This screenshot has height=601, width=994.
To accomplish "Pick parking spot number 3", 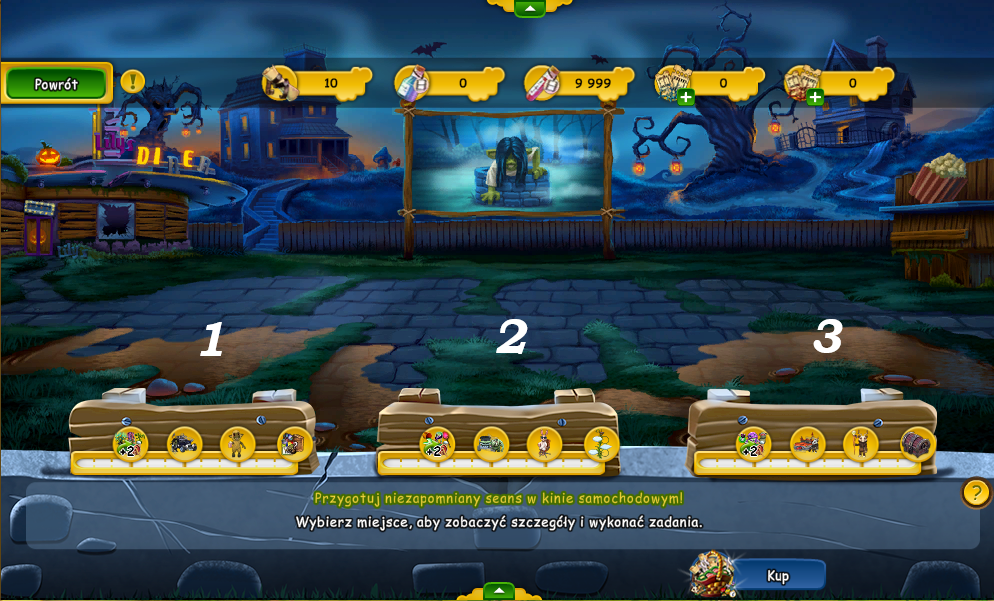I will click(827, 338).
